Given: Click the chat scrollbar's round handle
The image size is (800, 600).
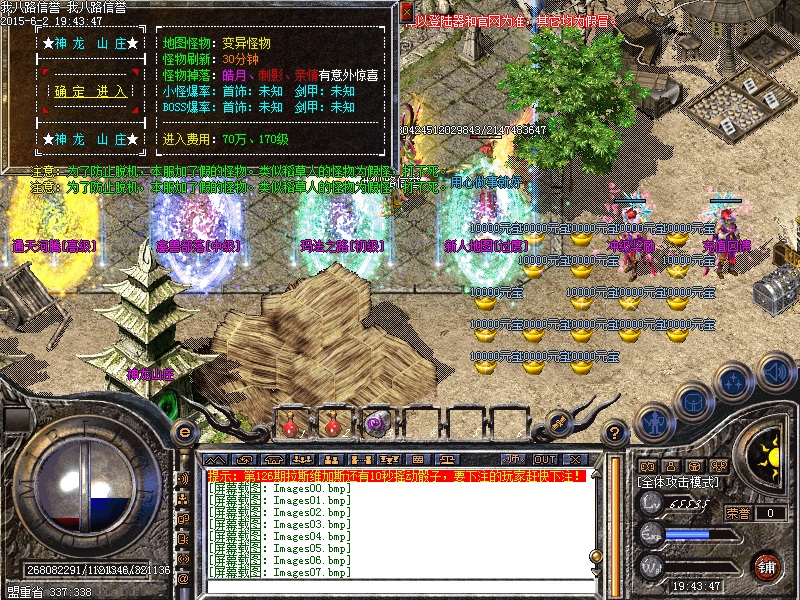Looking at the screenshot, I should pos(596,556).
